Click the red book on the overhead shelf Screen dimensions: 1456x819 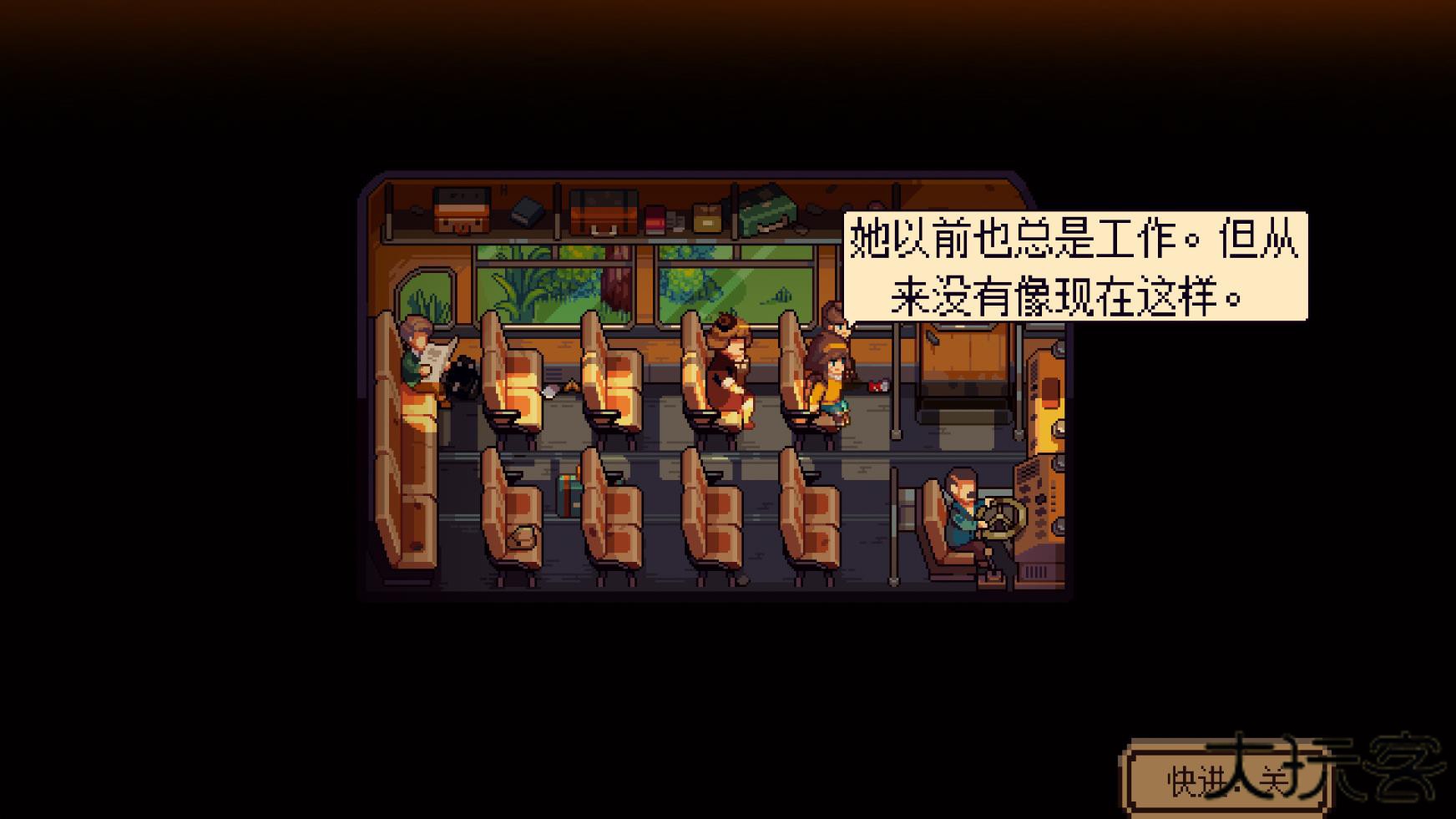[x=655, y=219]
